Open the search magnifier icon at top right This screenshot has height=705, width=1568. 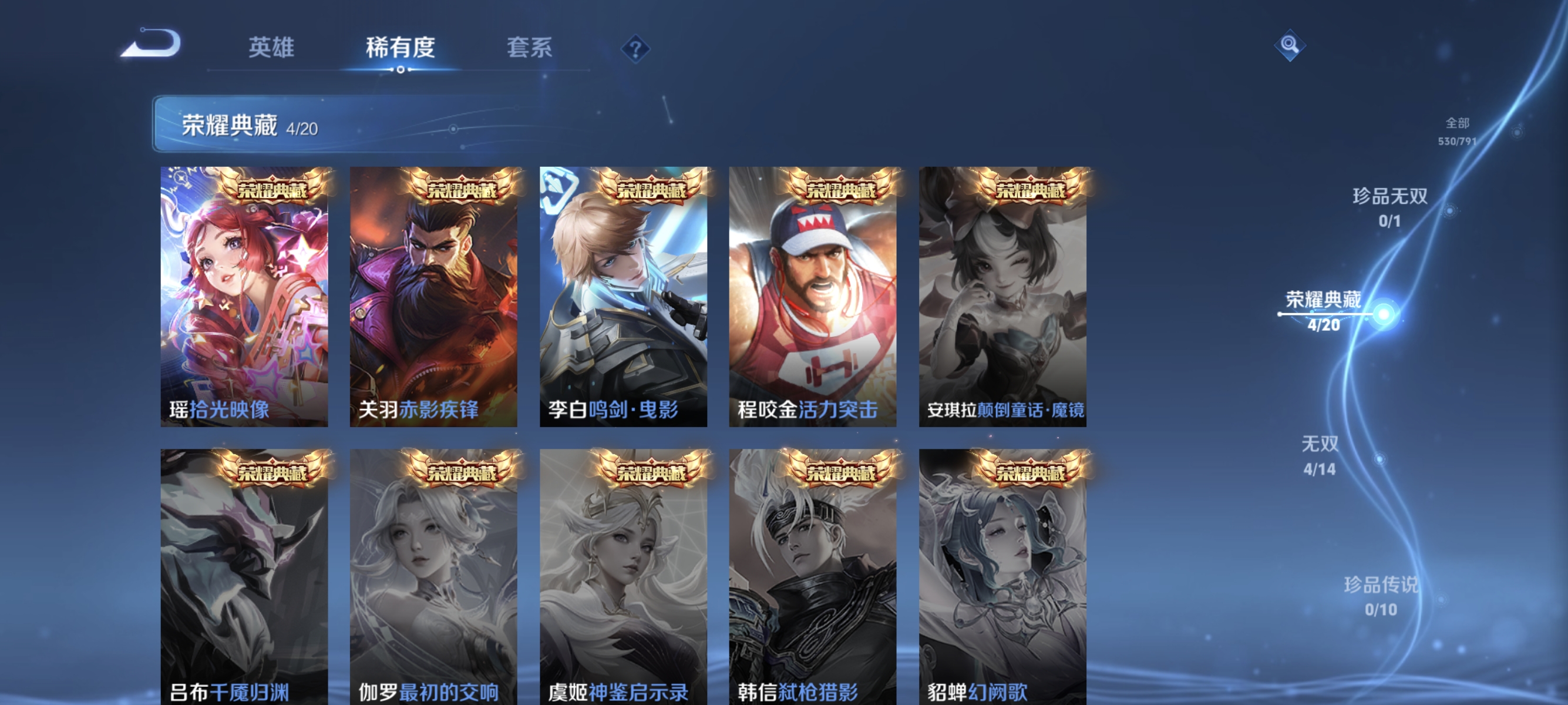tap(1291, 45)
